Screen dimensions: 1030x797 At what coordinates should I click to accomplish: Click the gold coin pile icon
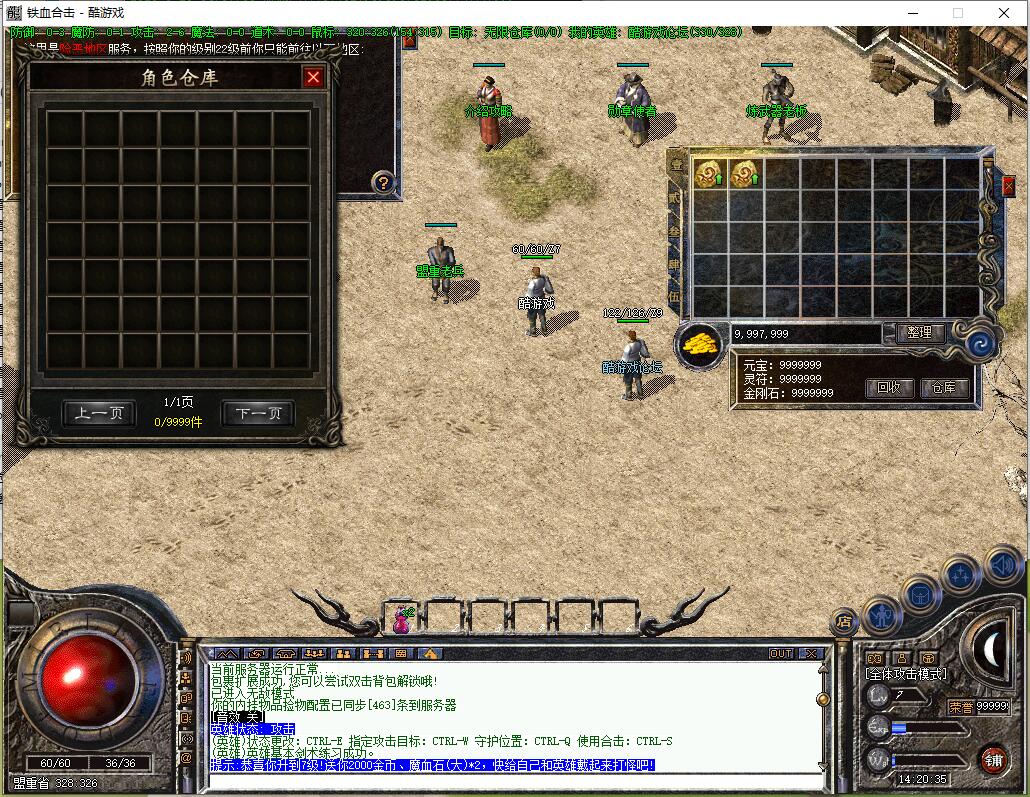[701, 345]
